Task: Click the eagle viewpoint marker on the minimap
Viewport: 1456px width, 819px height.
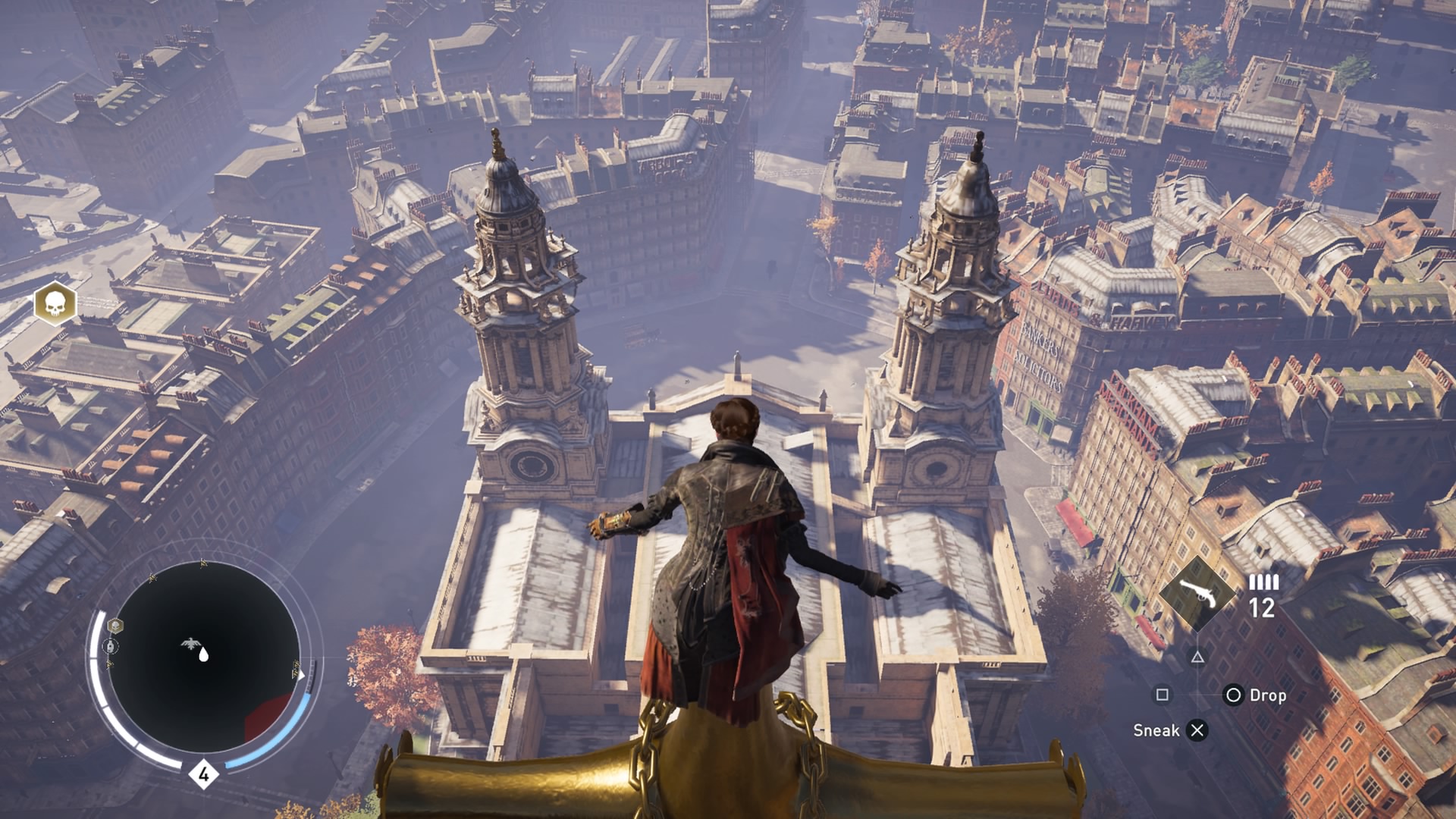Action: (190, 644)
